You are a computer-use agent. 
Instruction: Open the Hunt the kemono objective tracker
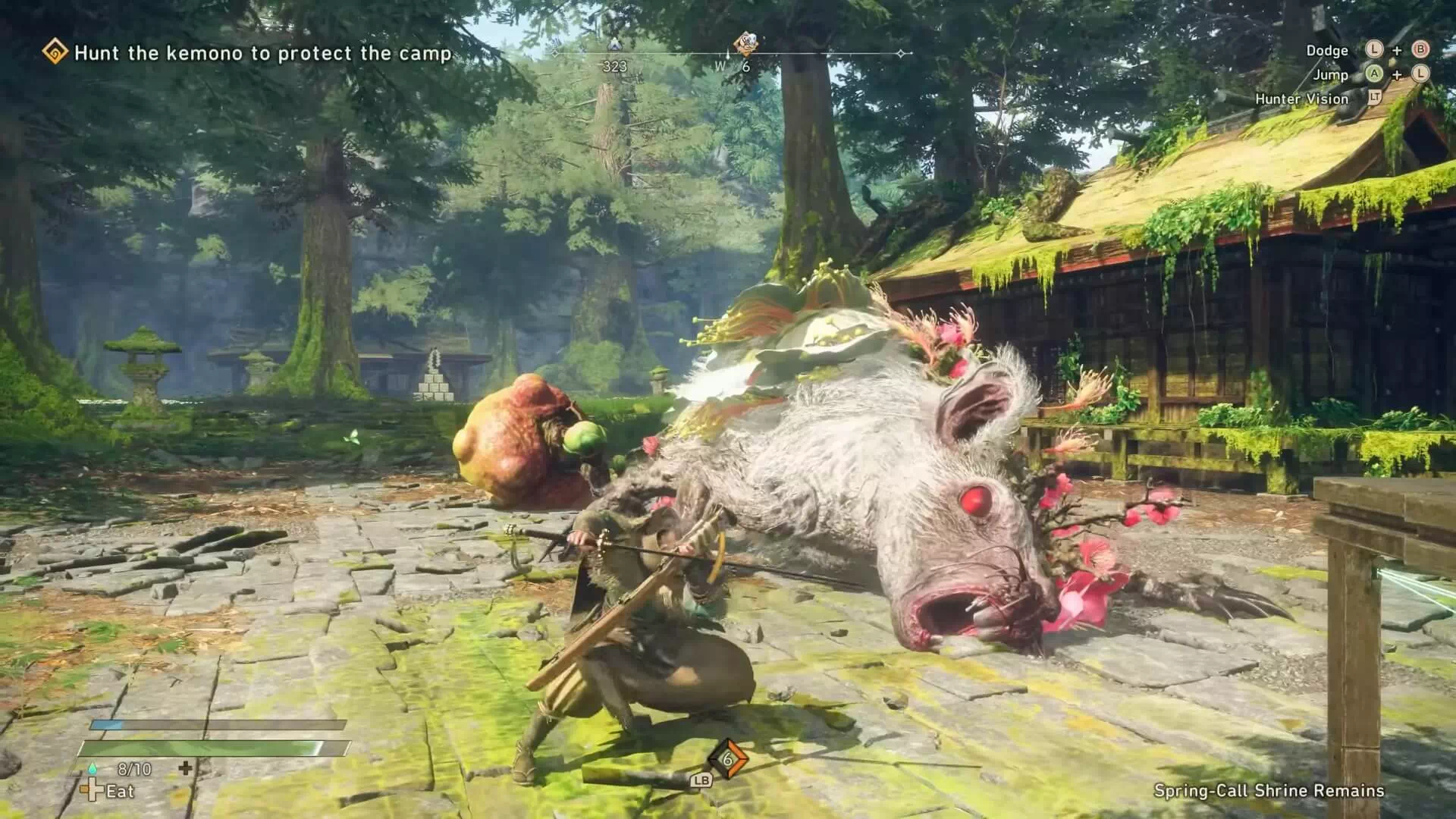pyautogui.click(x=262, y=53)
